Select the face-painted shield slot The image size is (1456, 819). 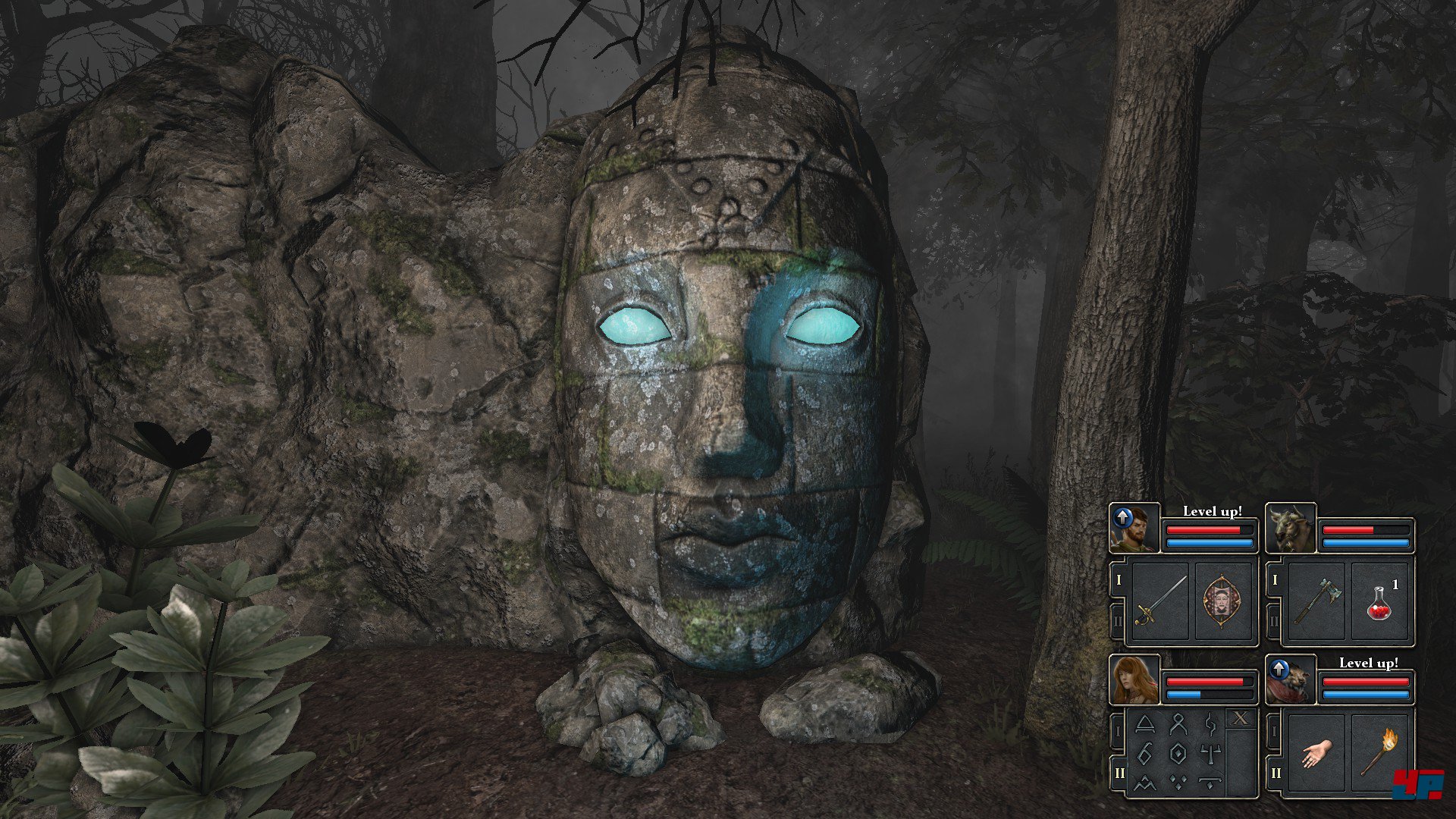click(1222, 601)
